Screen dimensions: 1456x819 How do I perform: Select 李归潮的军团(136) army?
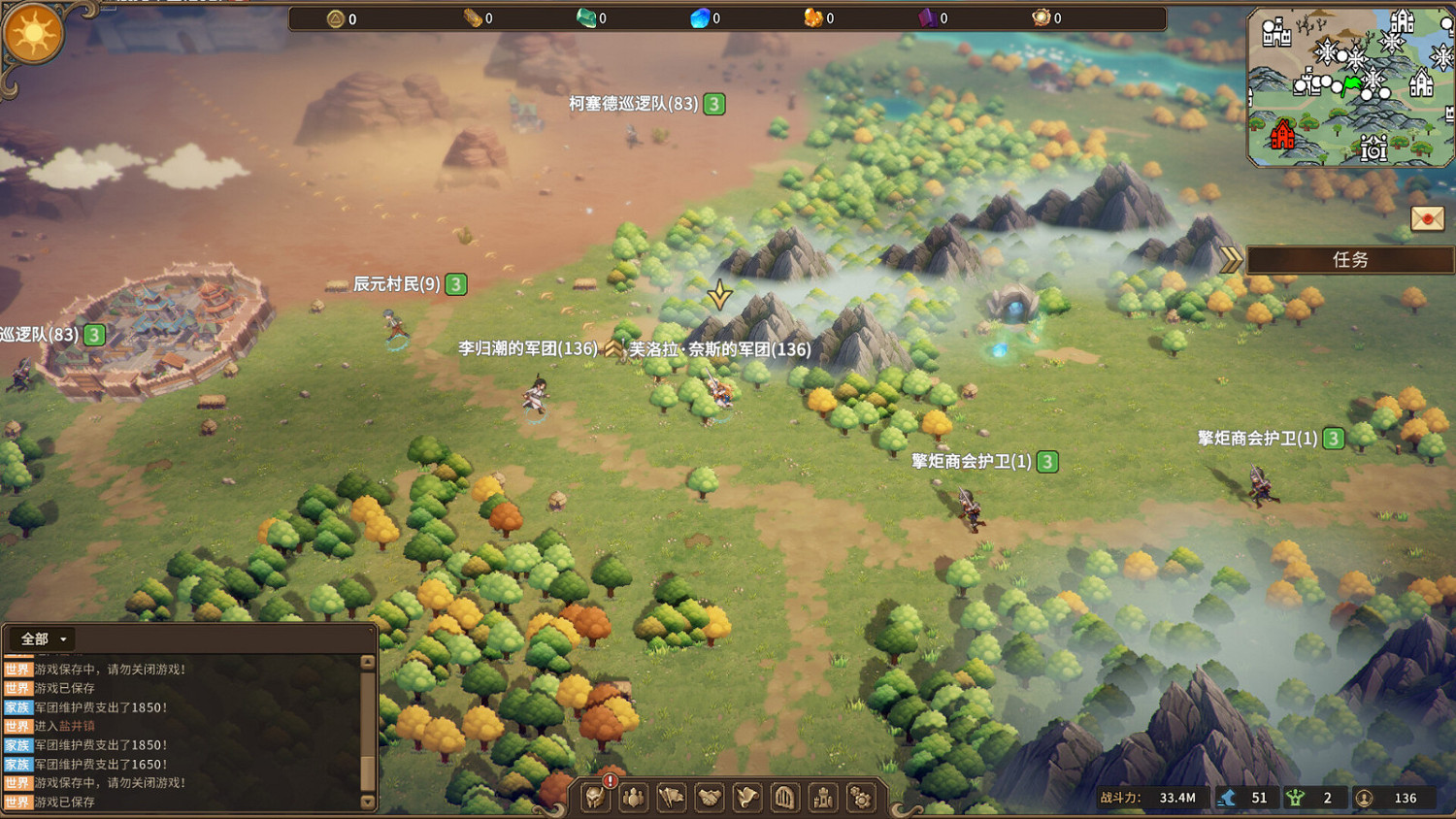[527, 349]
